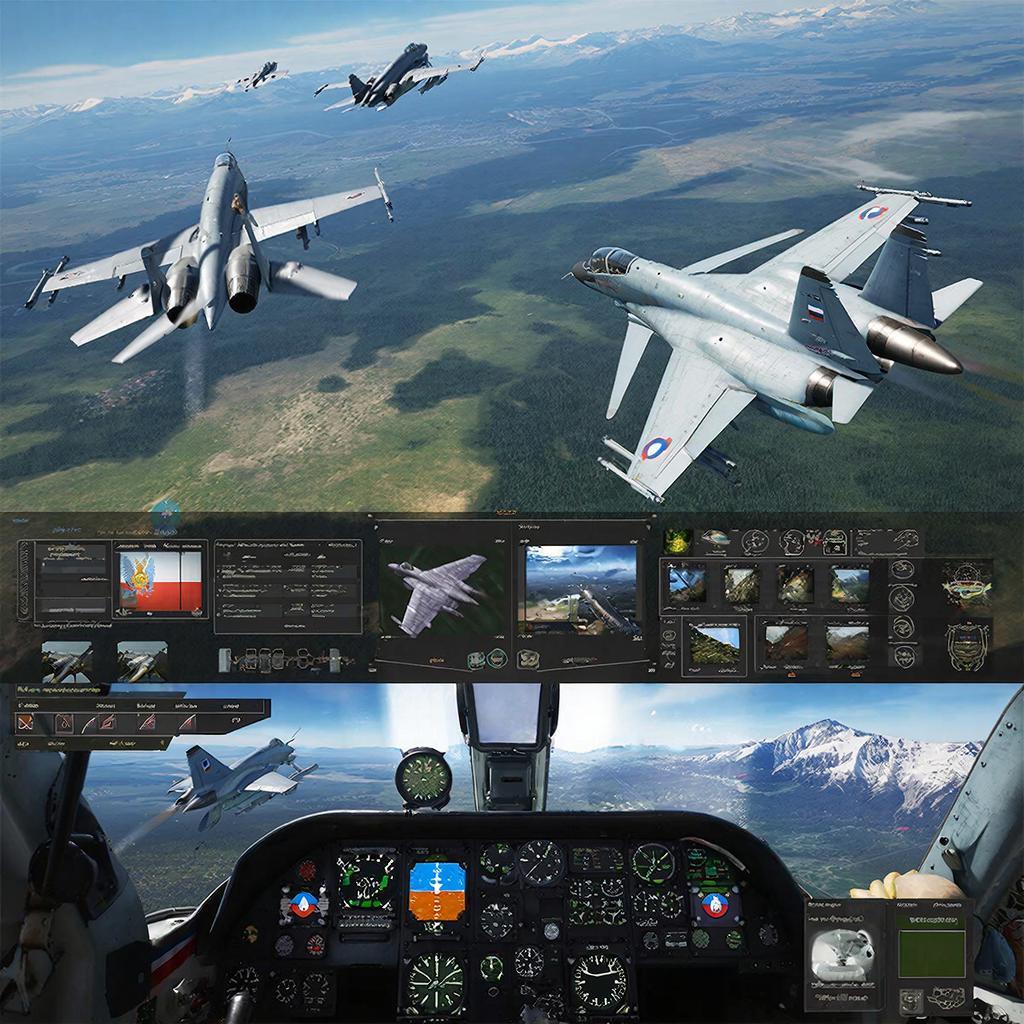Select the large mountain landscape screenshot
The width and height of the screenshot is (1024, 1024).
pos(581,589)
